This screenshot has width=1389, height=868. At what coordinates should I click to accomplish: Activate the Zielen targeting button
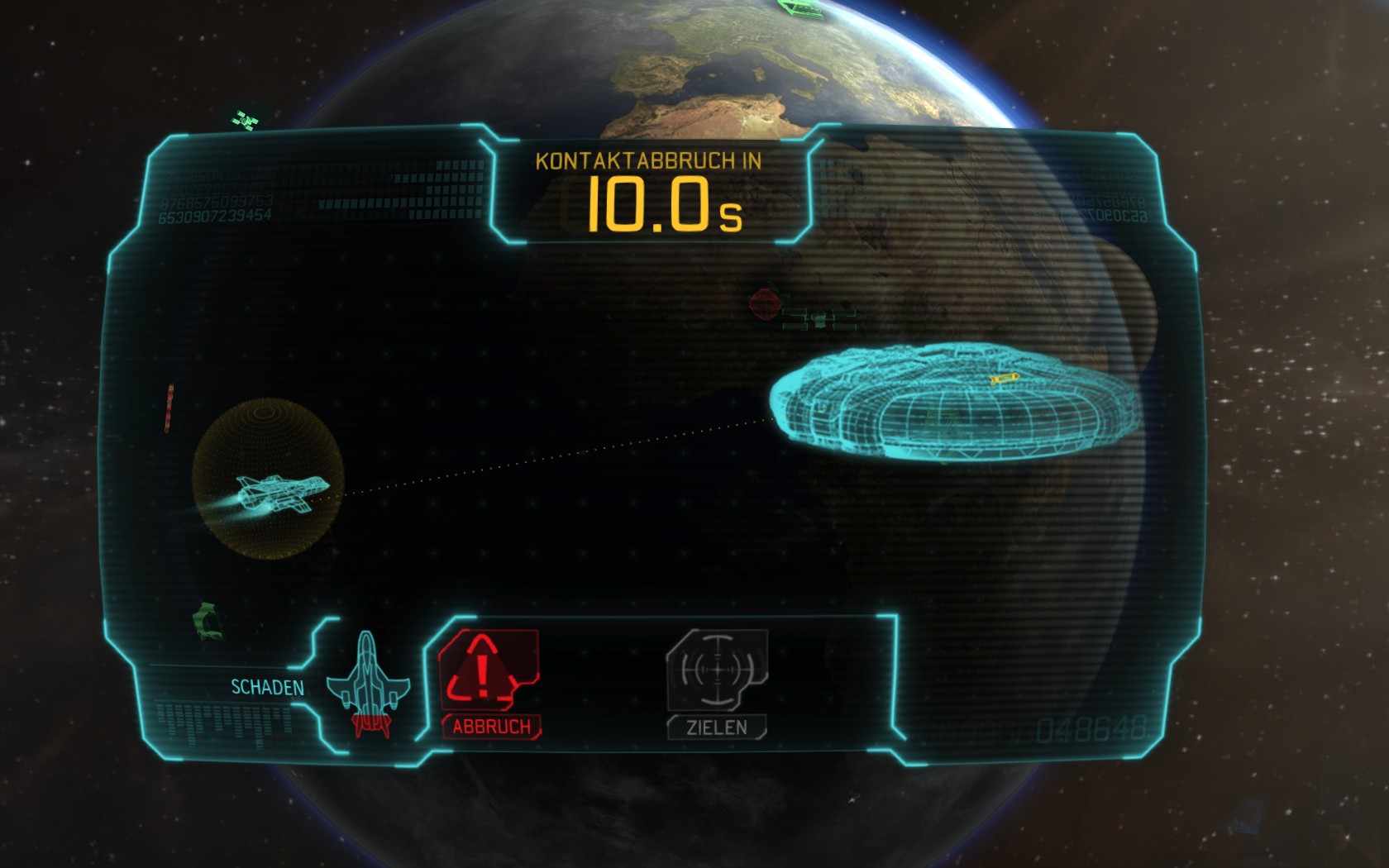[x=717, y=681]
